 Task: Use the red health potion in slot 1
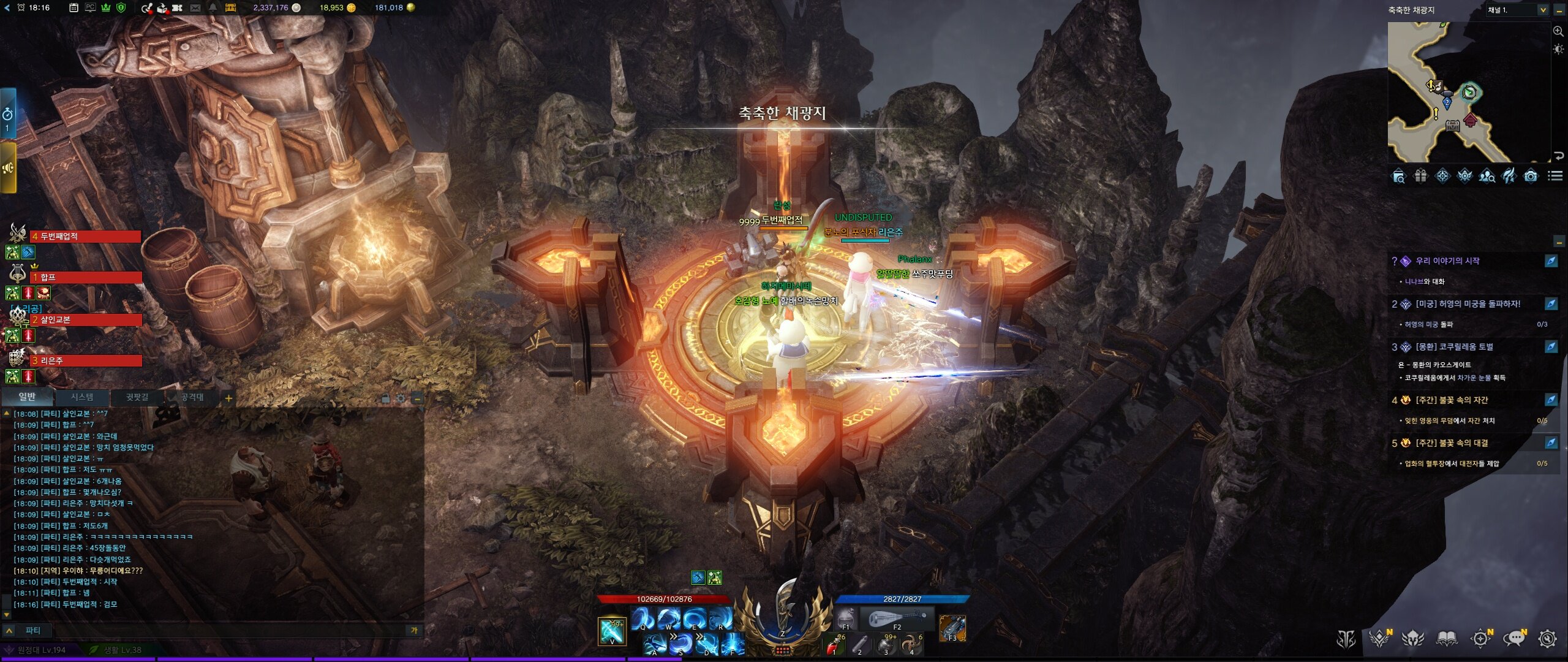pos(834,645)
